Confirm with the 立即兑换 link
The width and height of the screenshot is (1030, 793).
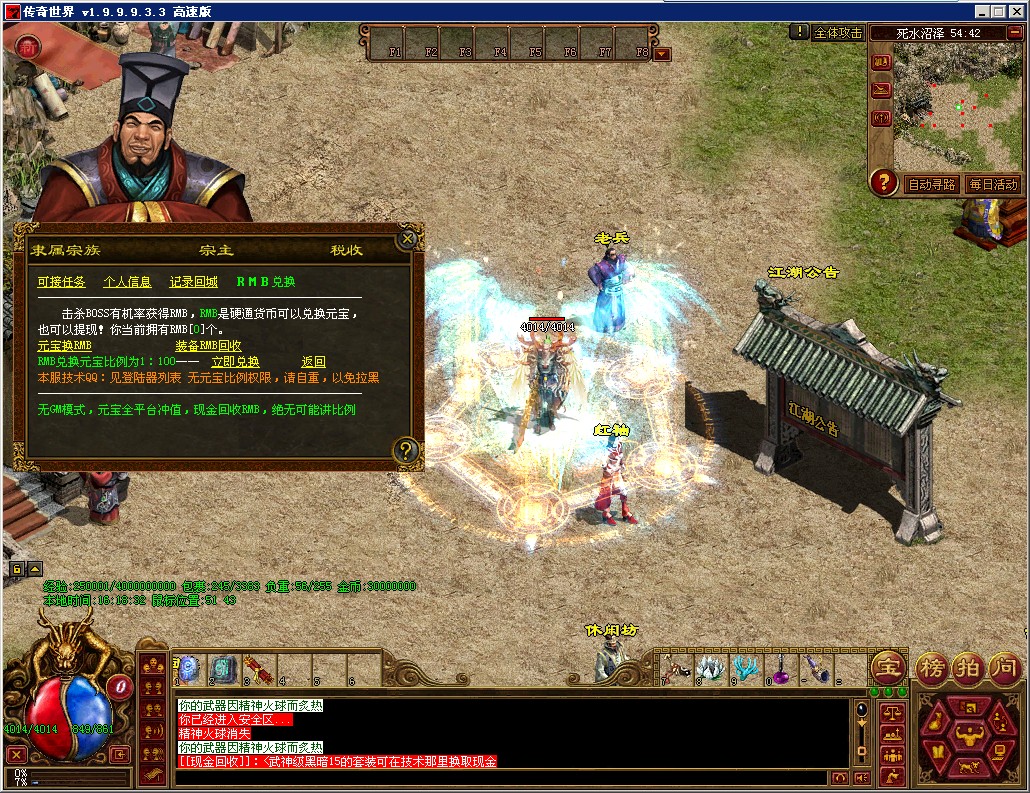pyautogui.click(x=235, y=362)
